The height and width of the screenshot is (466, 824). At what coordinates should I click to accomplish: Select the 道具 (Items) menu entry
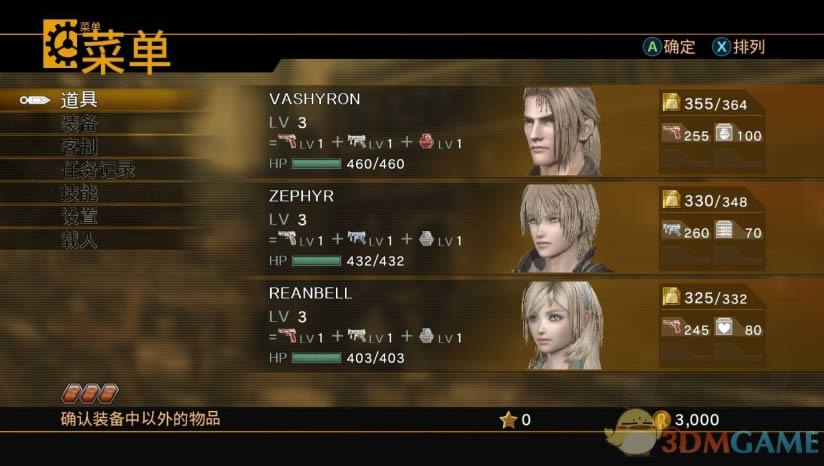click(80, 100)
